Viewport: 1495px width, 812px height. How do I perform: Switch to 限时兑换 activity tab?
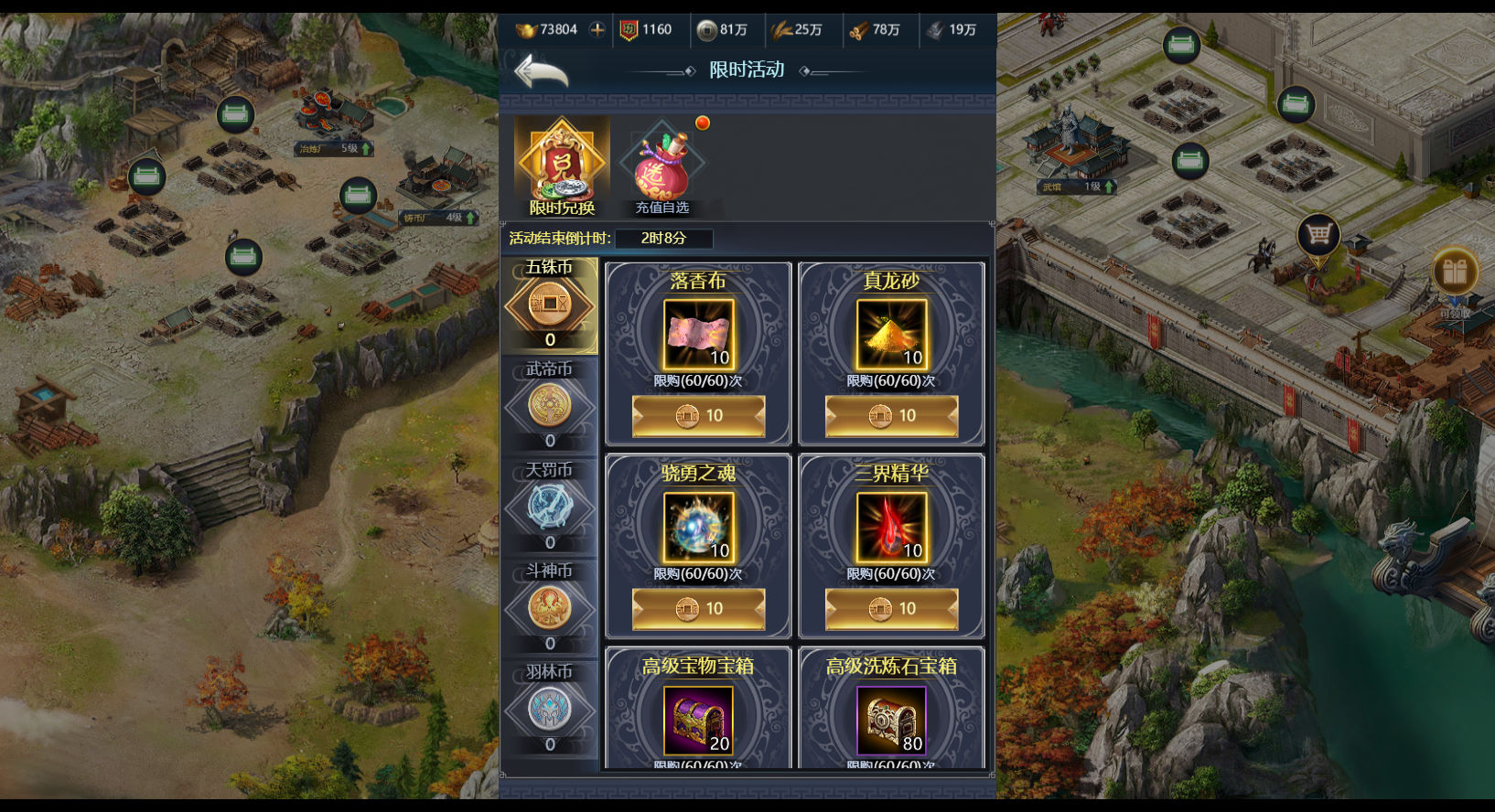(x=562, y=166)
